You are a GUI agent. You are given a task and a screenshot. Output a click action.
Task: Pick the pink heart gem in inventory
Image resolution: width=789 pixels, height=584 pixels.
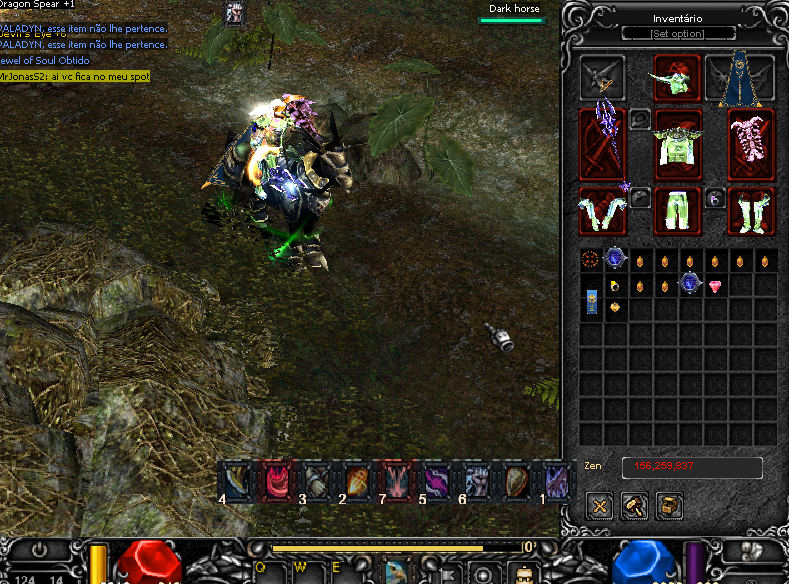tap(715, 287)
